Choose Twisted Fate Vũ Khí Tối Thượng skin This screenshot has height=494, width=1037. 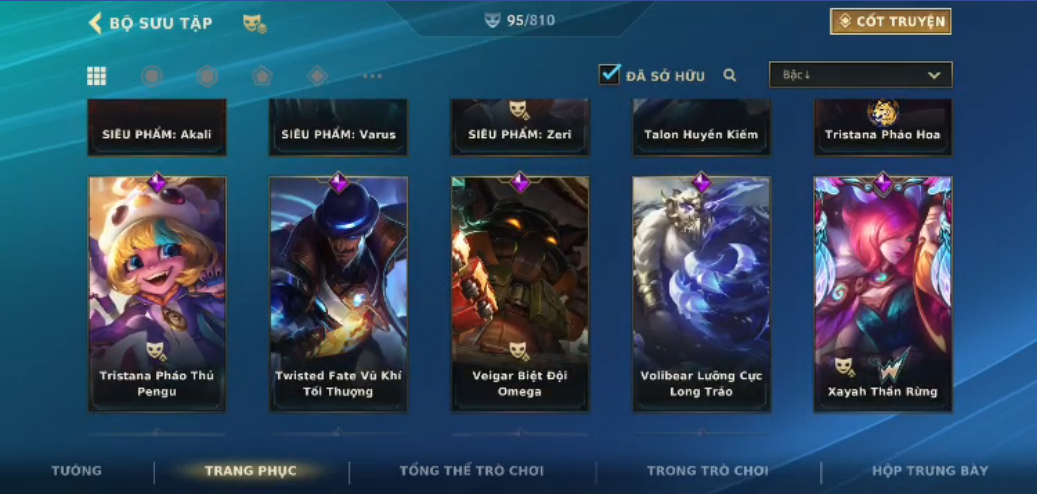click(338, 293)
